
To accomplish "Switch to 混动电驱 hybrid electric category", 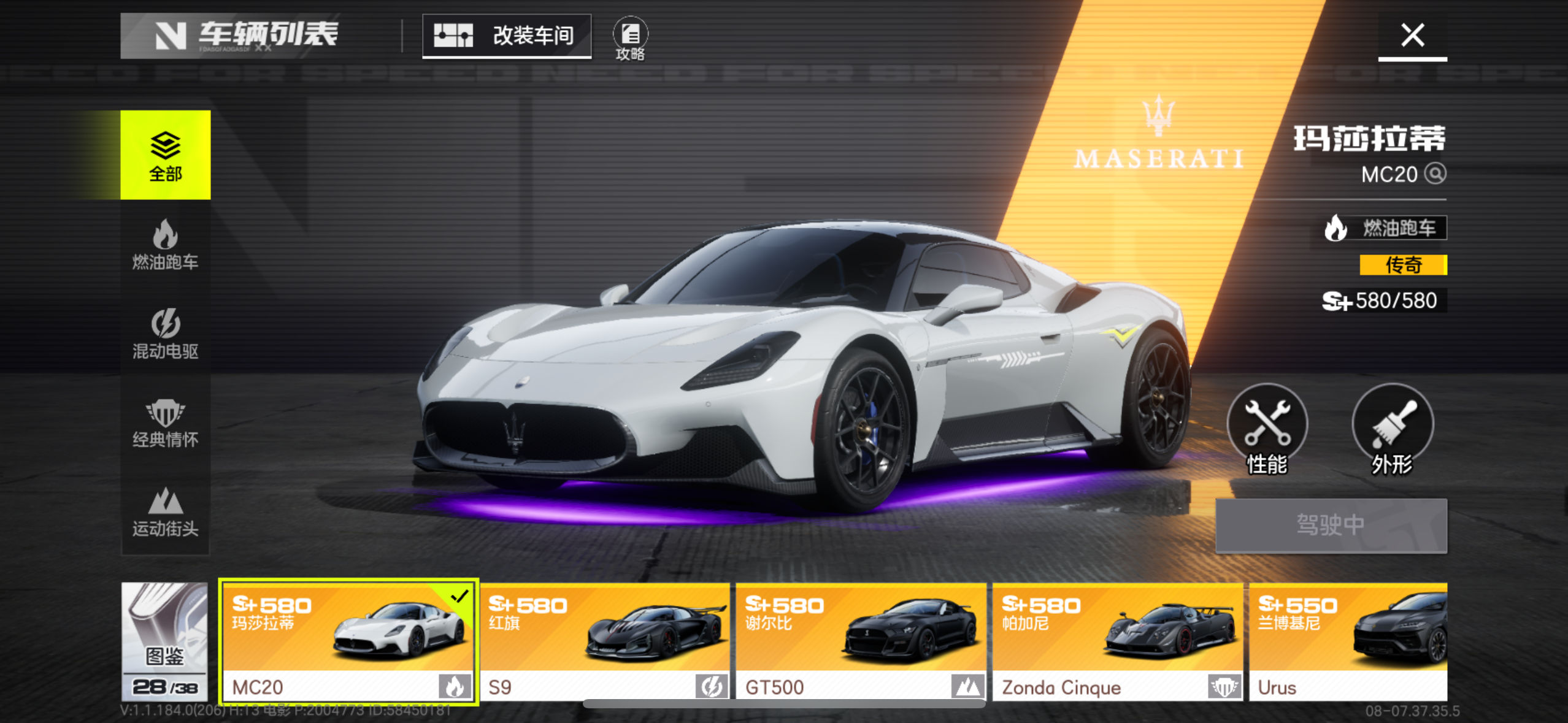I will point(165,334).
